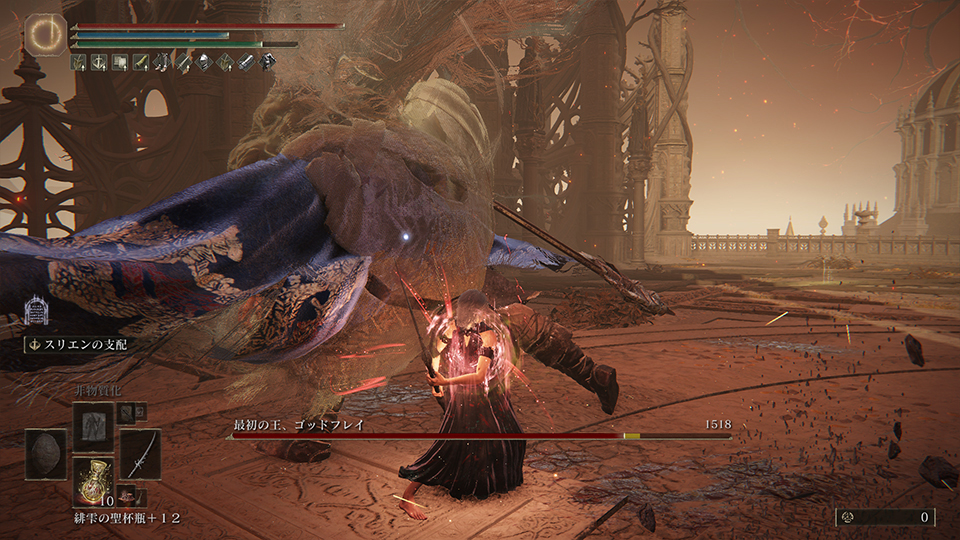Click the rune counter box
The height and width of the screenshot is (540, 960).
[x=885, y=517]
